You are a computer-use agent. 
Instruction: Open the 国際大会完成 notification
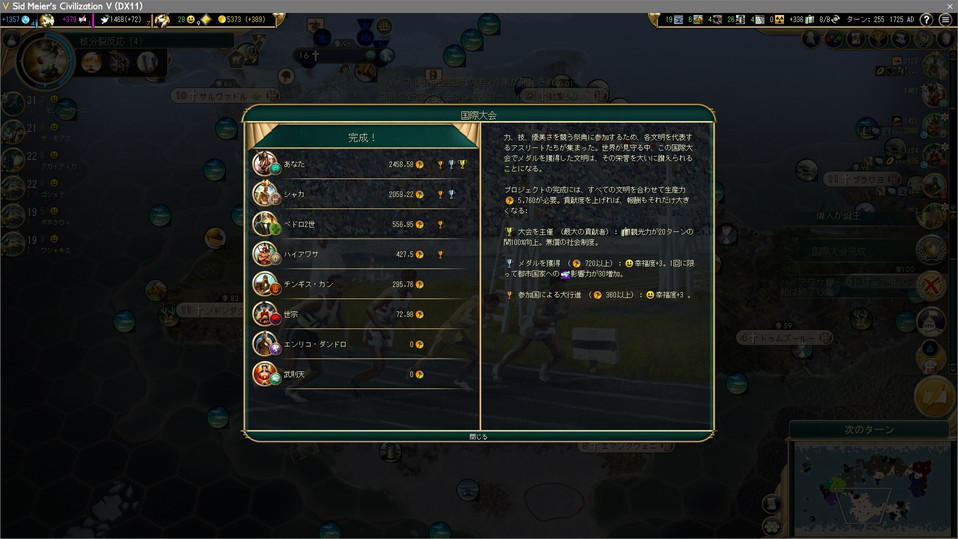click(932, 250)
